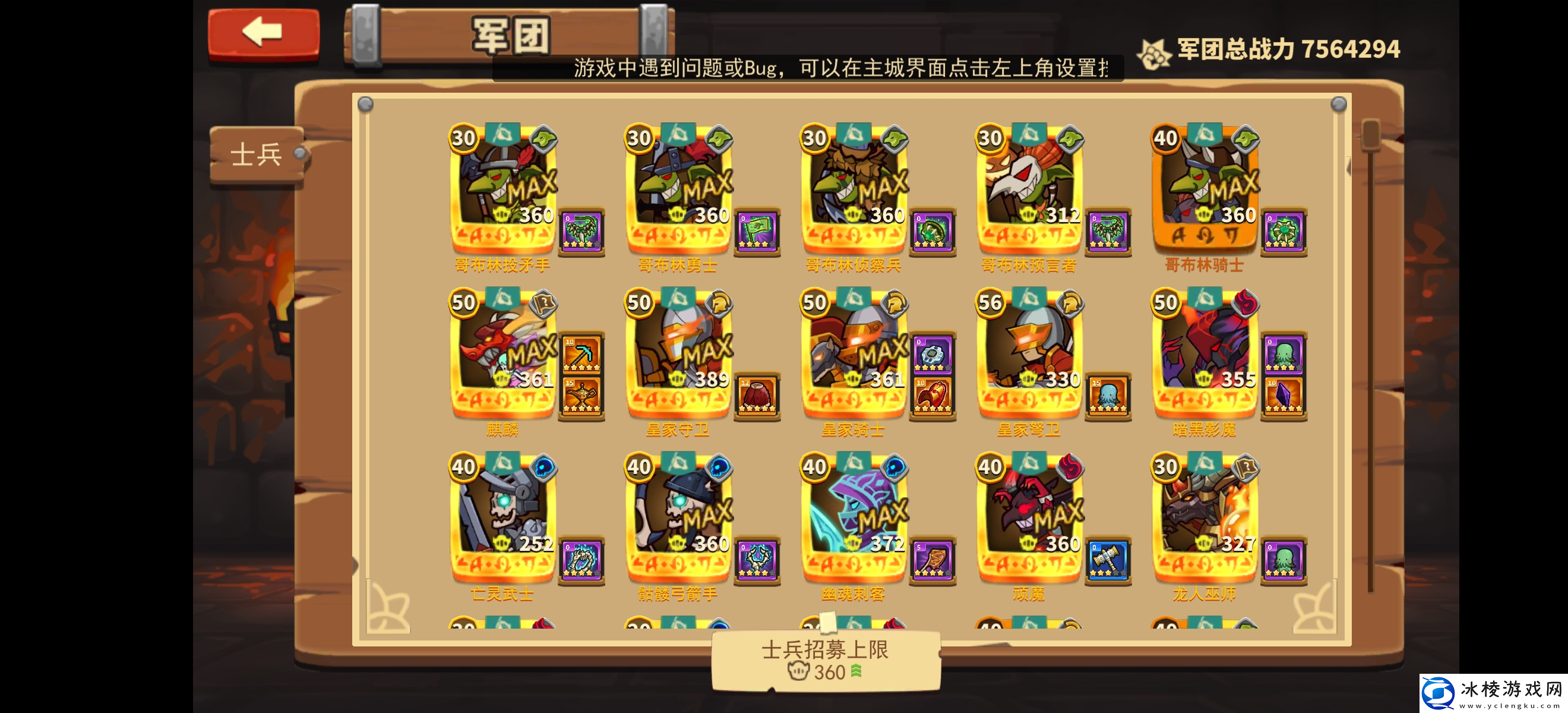Select the tentacle relic icon beside 皇家弩卫

(1108, 396)
